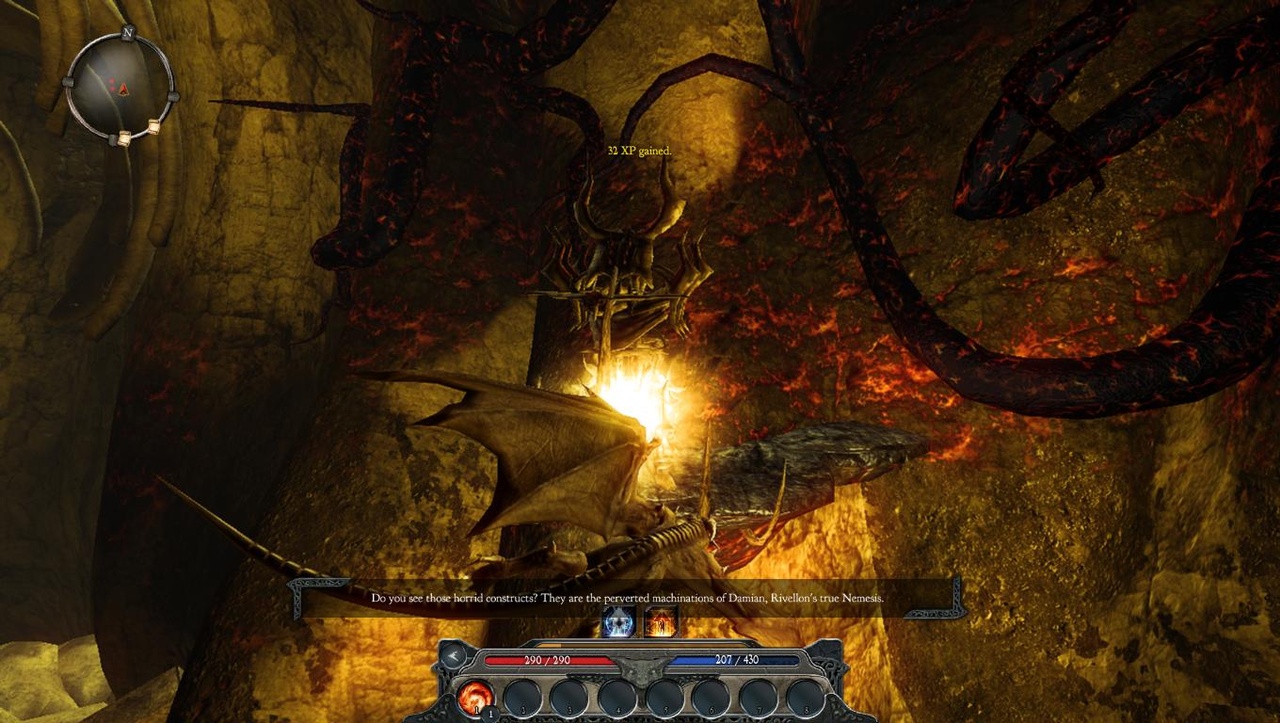Click the blue frost status effect icon
The image size is (1280, 723).
click(x=617, y=623)
